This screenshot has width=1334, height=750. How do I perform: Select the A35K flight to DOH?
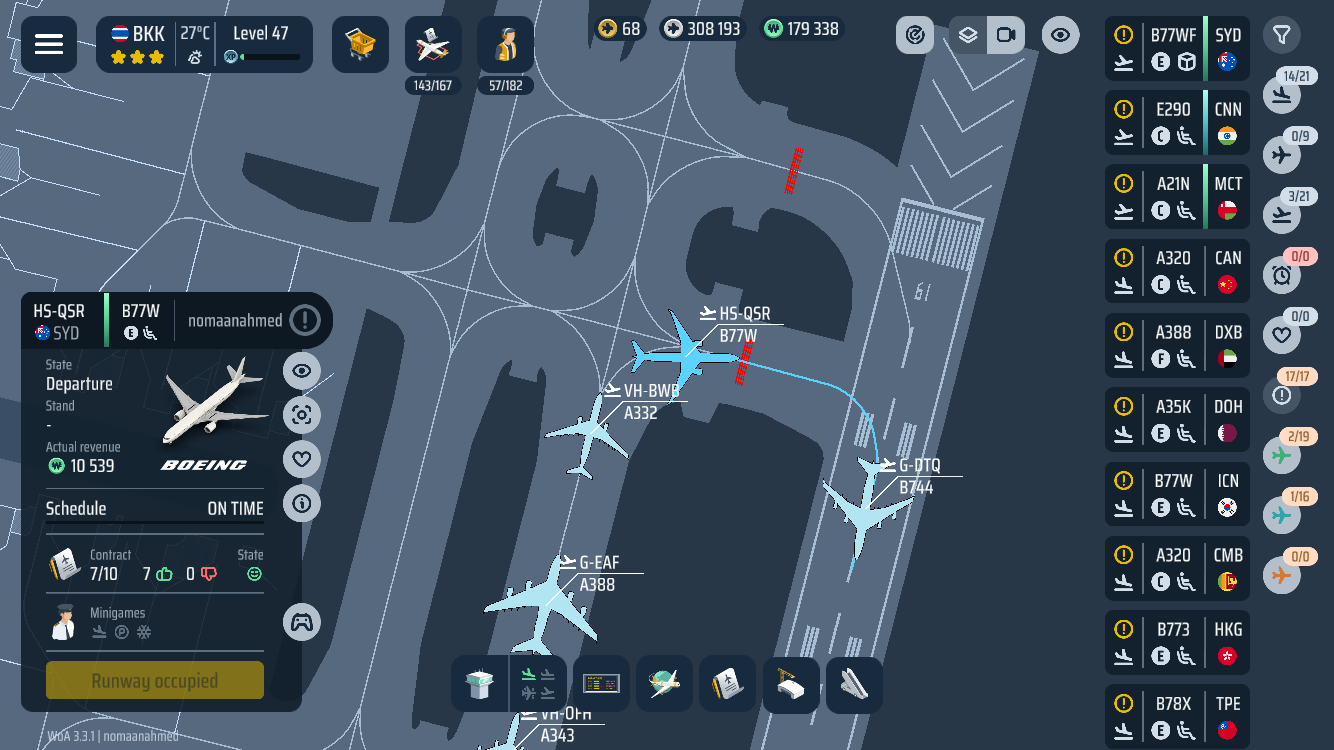[1177, 420]
